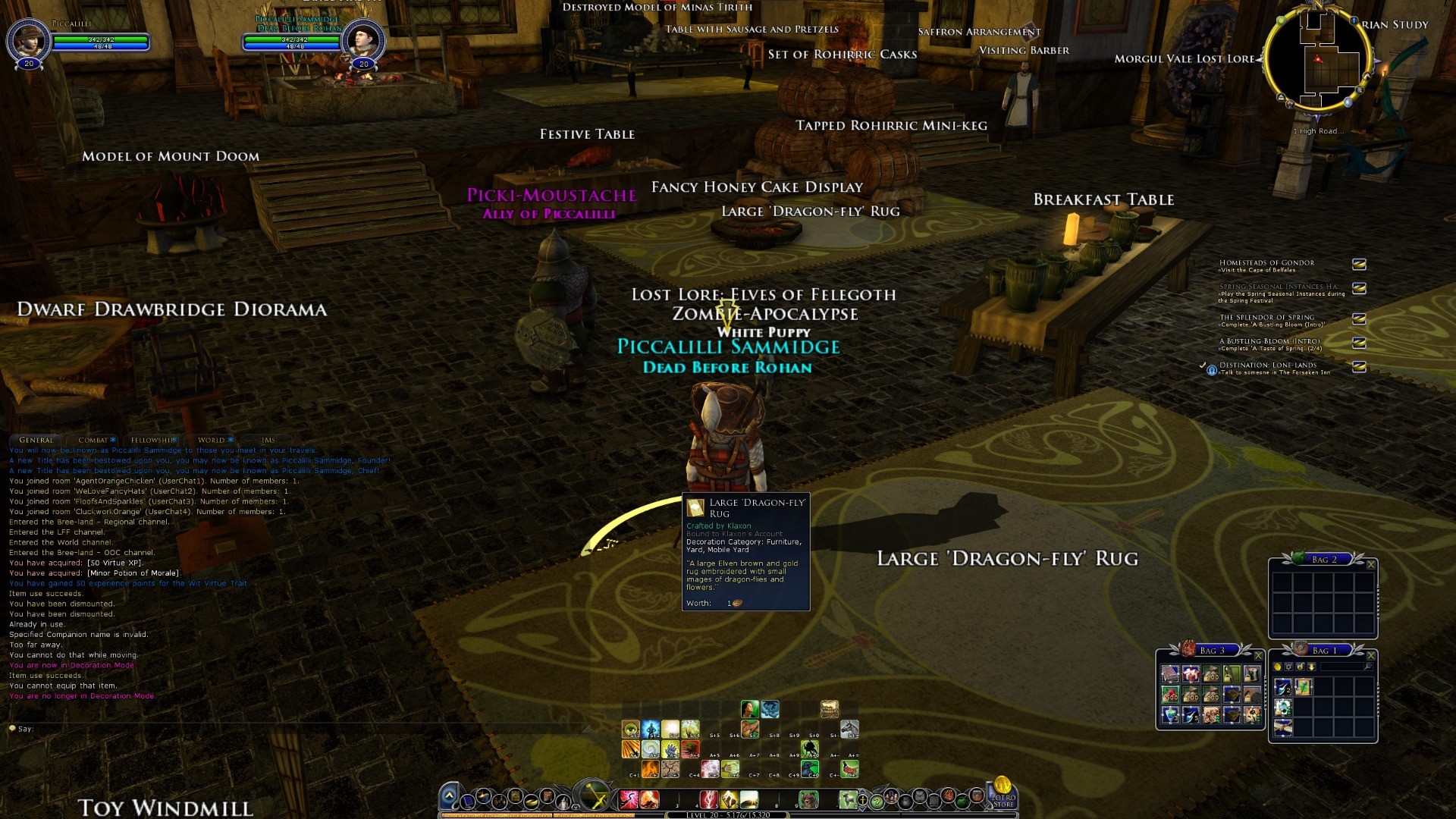
Task: Activate the bear pet skill on quickslot bar
Action: (808, 799)
